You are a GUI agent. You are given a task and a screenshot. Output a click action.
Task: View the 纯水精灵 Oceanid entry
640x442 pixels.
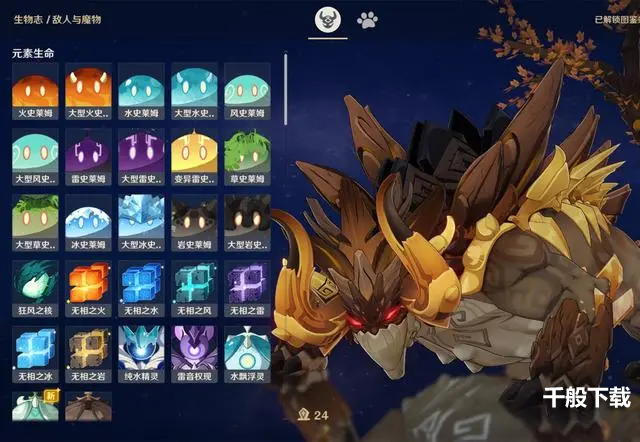click(x=141, y=350)
